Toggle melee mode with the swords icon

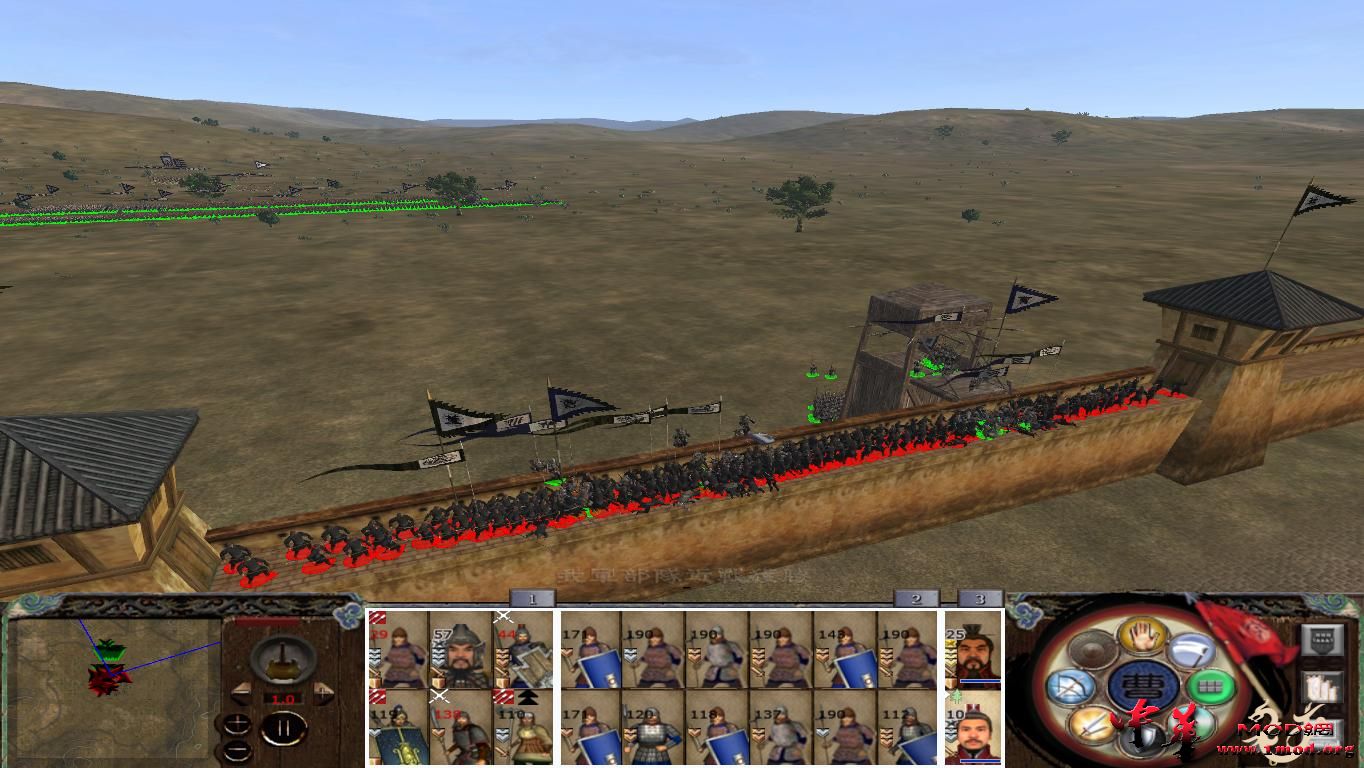[1092, 724]
